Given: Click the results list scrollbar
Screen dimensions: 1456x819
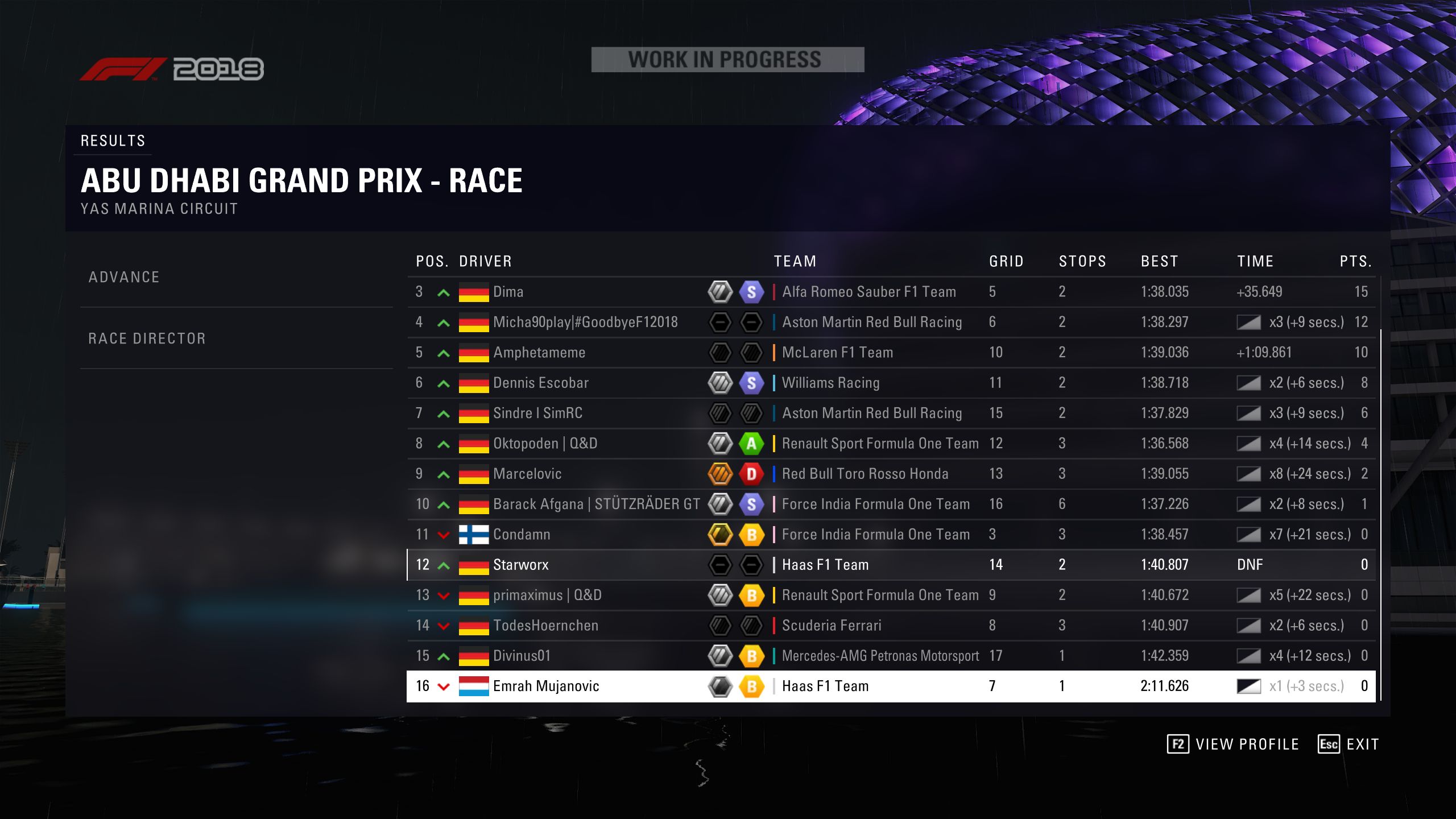Looking at the screenshot, I should click(1381, 512).
